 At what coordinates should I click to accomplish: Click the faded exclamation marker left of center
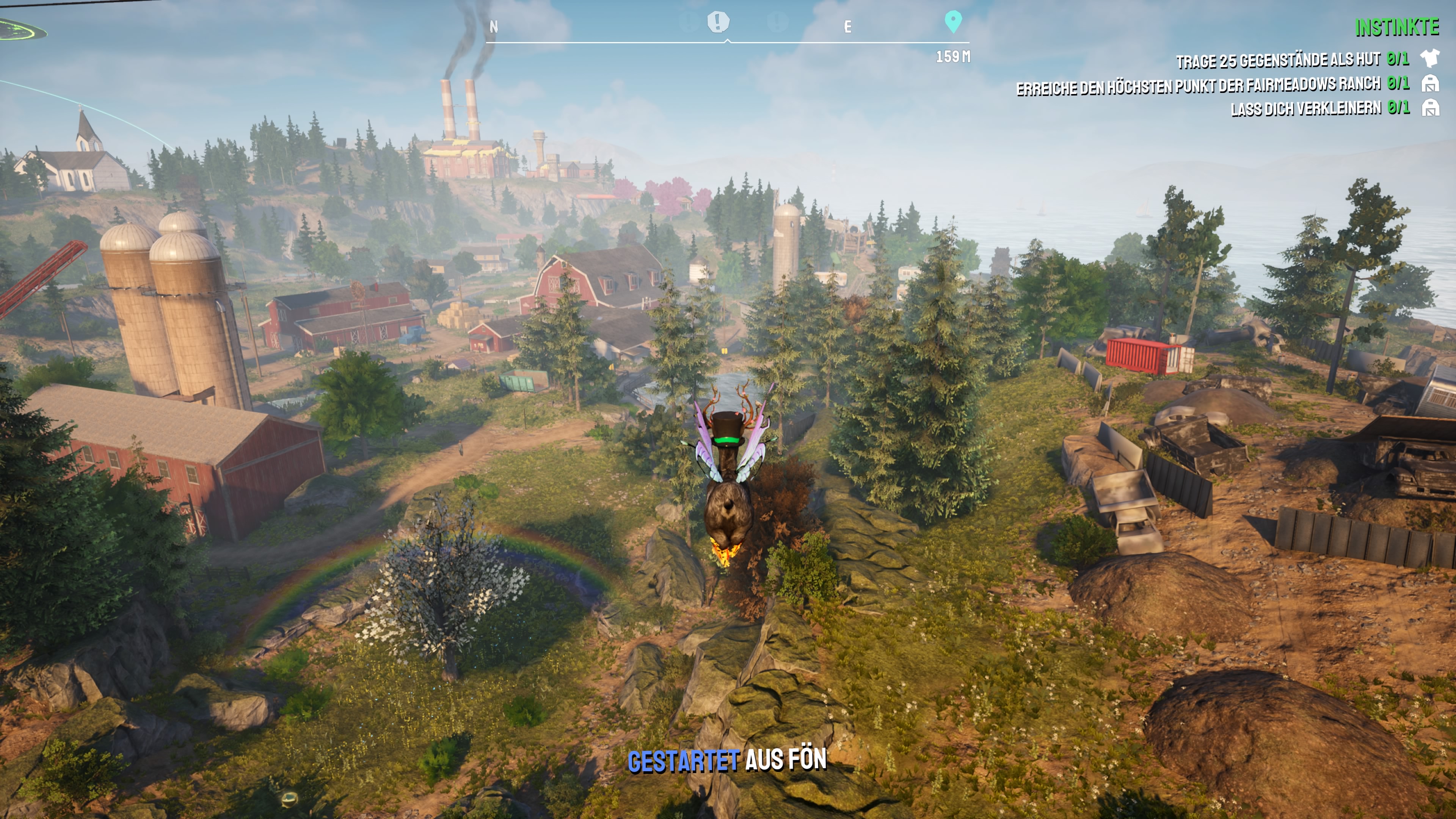[x=687, y=22]
